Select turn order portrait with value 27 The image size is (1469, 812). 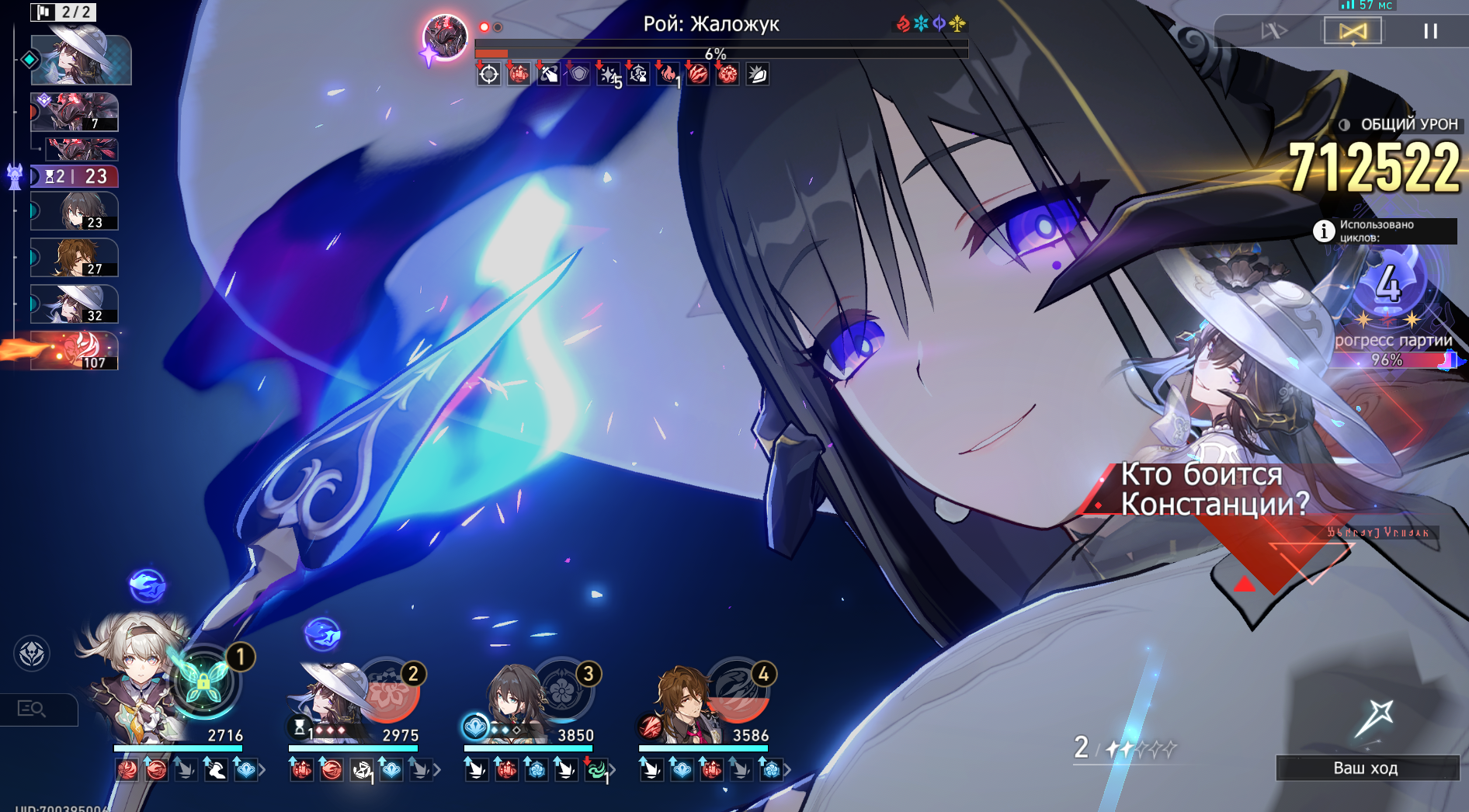[x=75, y=258]
